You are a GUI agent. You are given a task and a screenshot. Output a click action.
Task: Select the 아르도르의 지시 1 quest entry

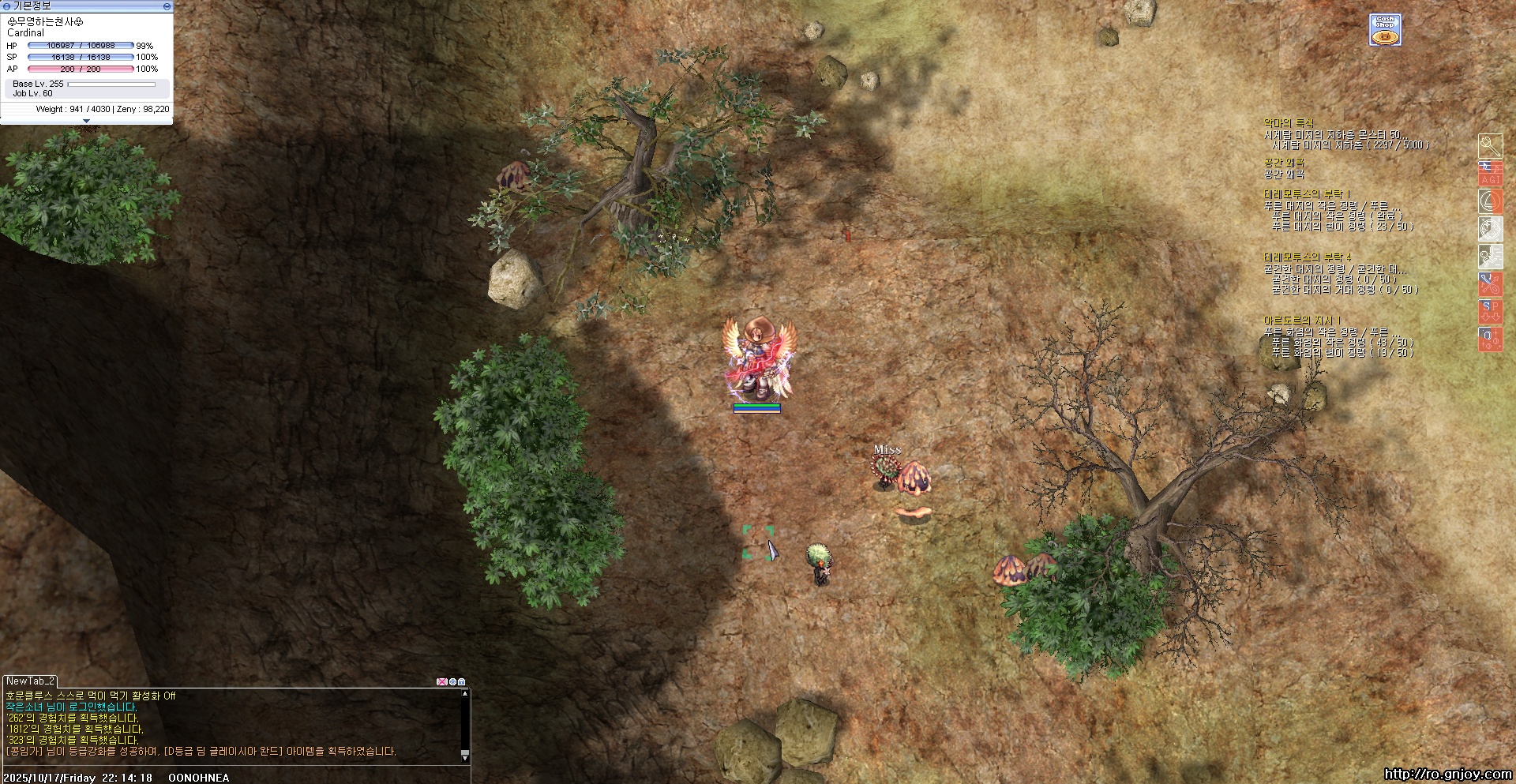[1302, 321]
